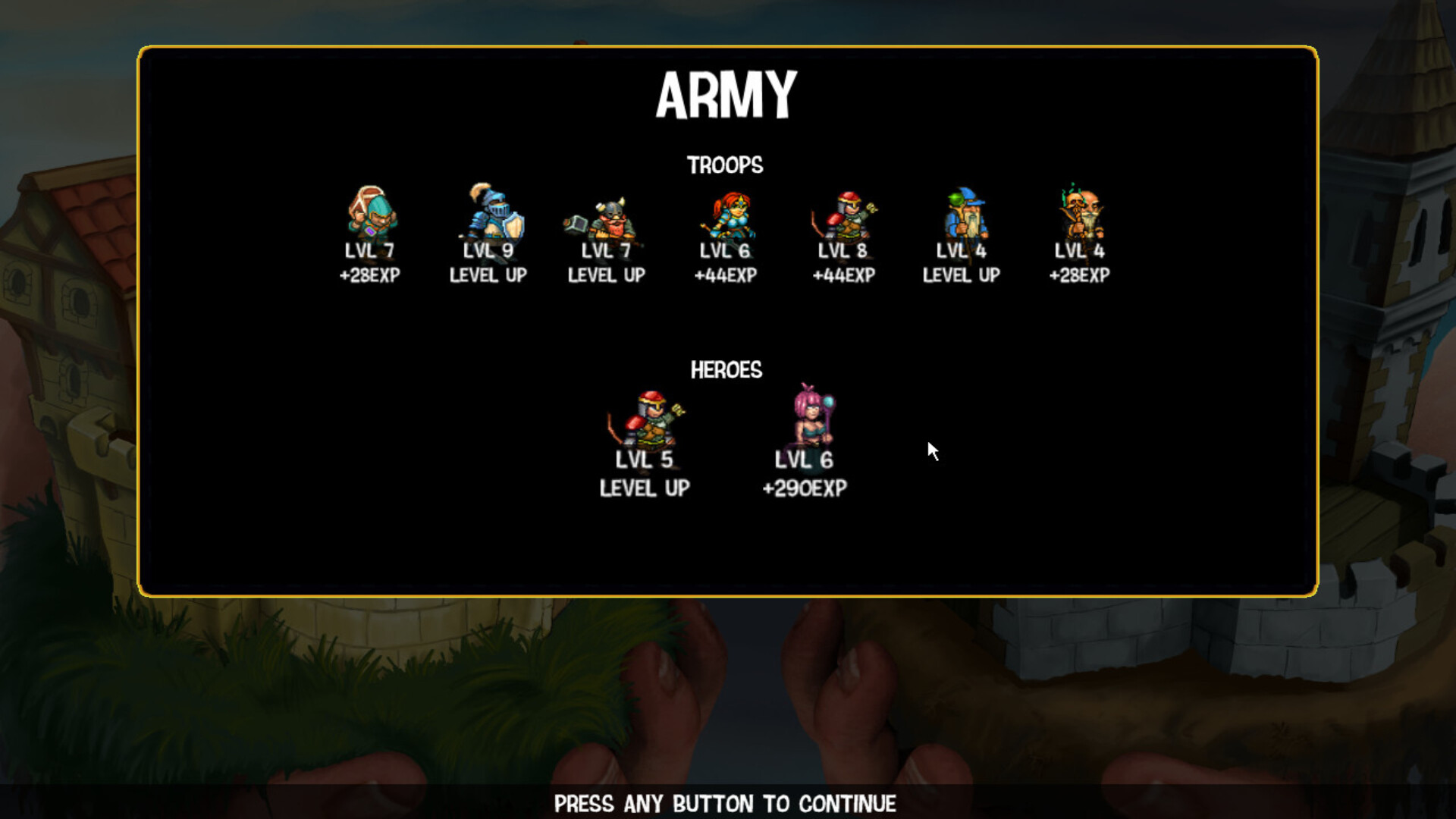Click the LVL 9 label above LEVEL UP
The height and width of the screenshot is (819, 1456).
tap(489, 250)
